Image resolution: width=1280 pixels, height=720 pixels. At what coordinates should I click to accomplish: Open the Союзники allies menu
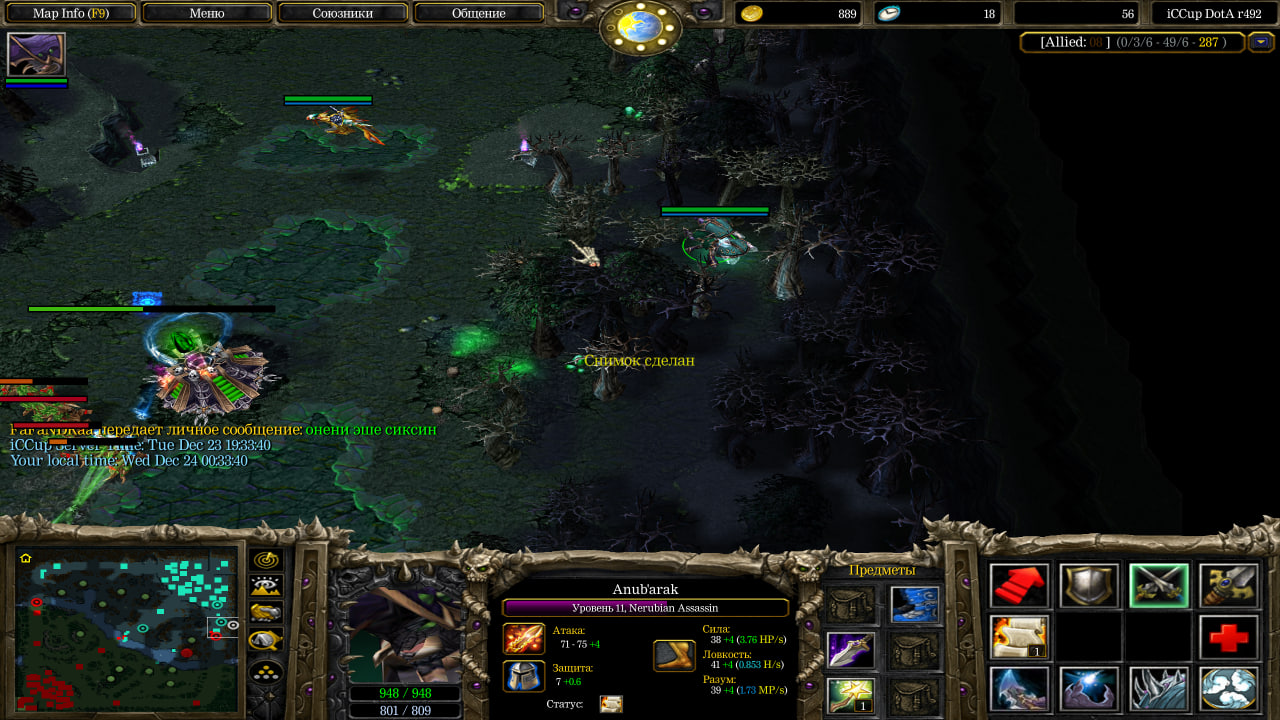(x=343, y=14)
